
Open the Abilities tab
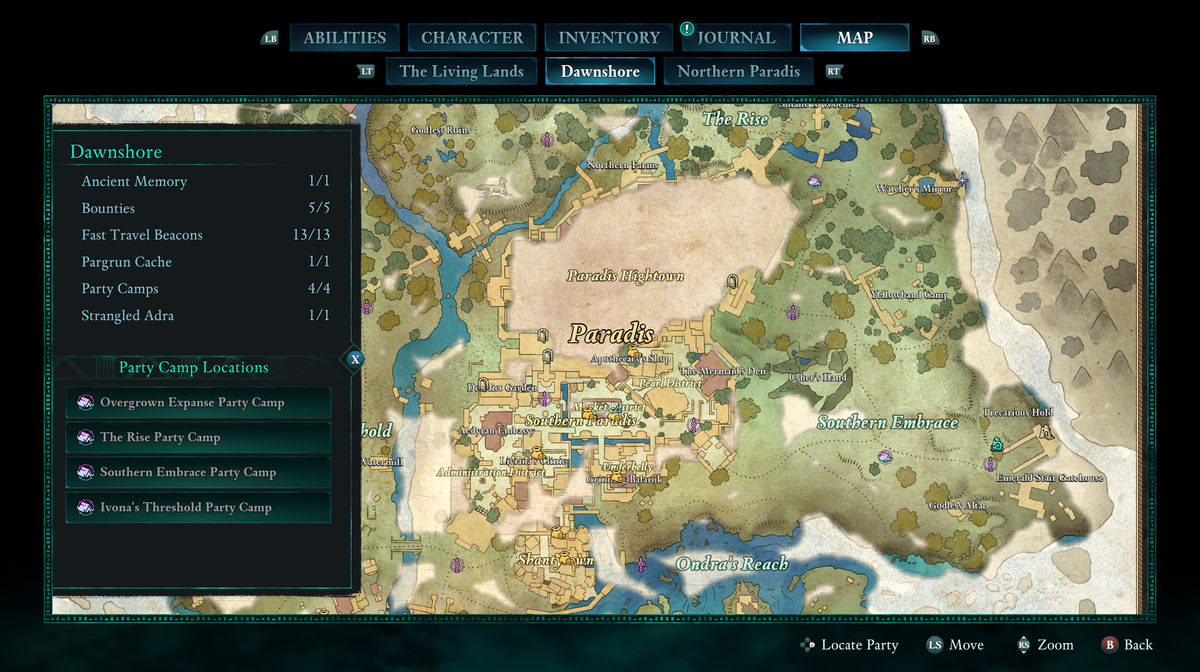tap(344, 38)
